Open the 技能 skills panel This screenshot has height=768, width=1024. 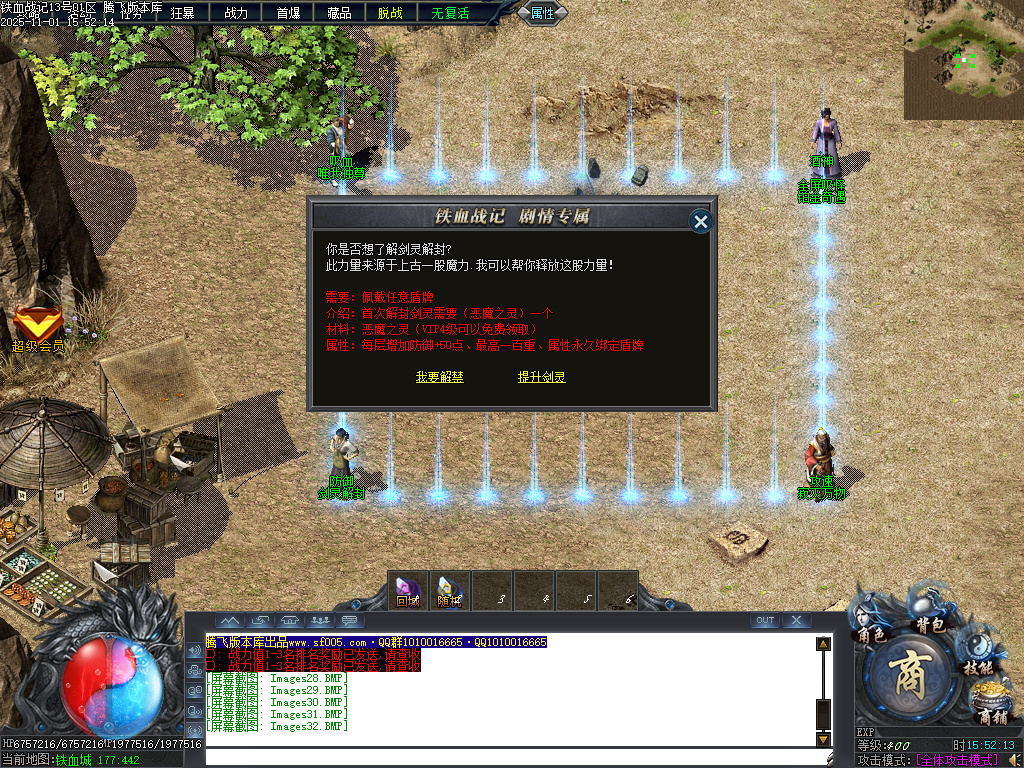tap(977, 654)
